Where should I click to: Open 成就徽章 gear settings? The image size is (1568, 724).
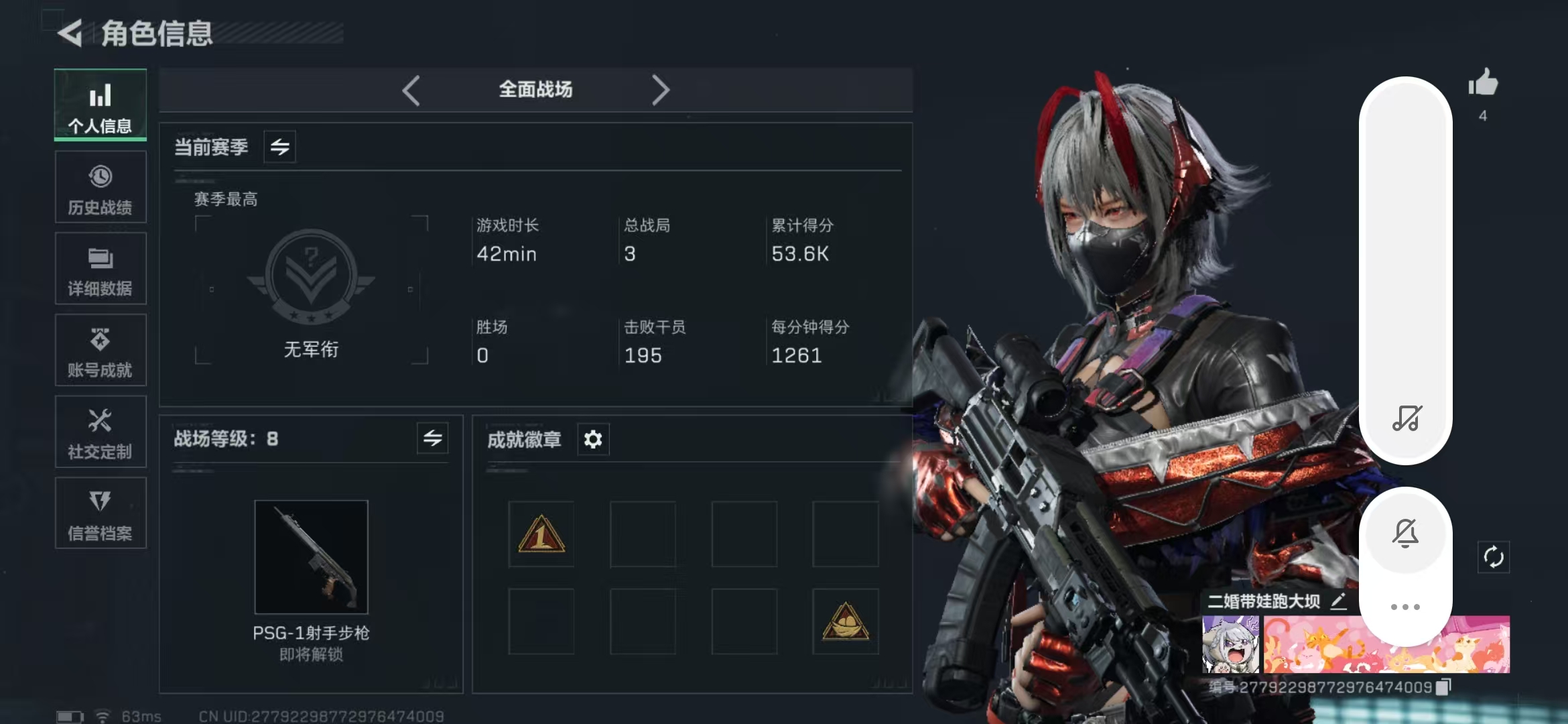[x=593, y=440]
